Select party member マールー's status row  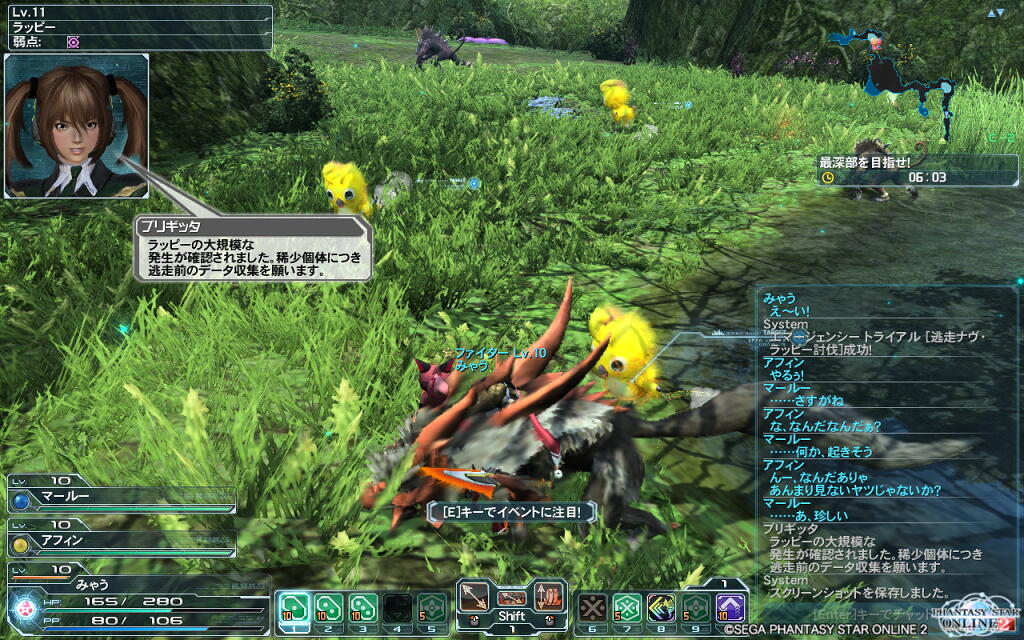point(120,498)
